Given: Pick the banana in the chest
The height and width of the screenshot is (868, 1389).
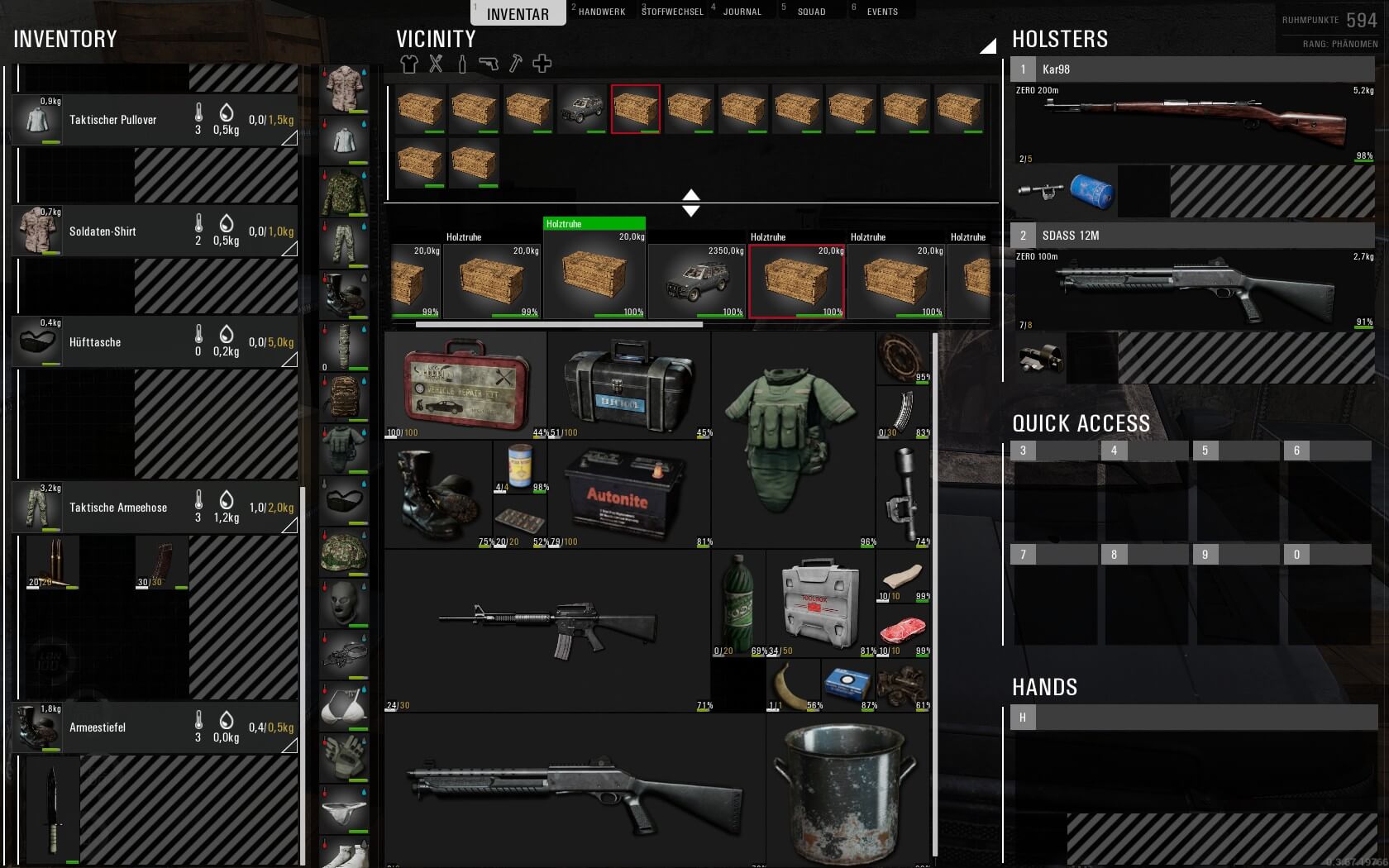Looking at the screenshot, I should click(x=794, y=686).
